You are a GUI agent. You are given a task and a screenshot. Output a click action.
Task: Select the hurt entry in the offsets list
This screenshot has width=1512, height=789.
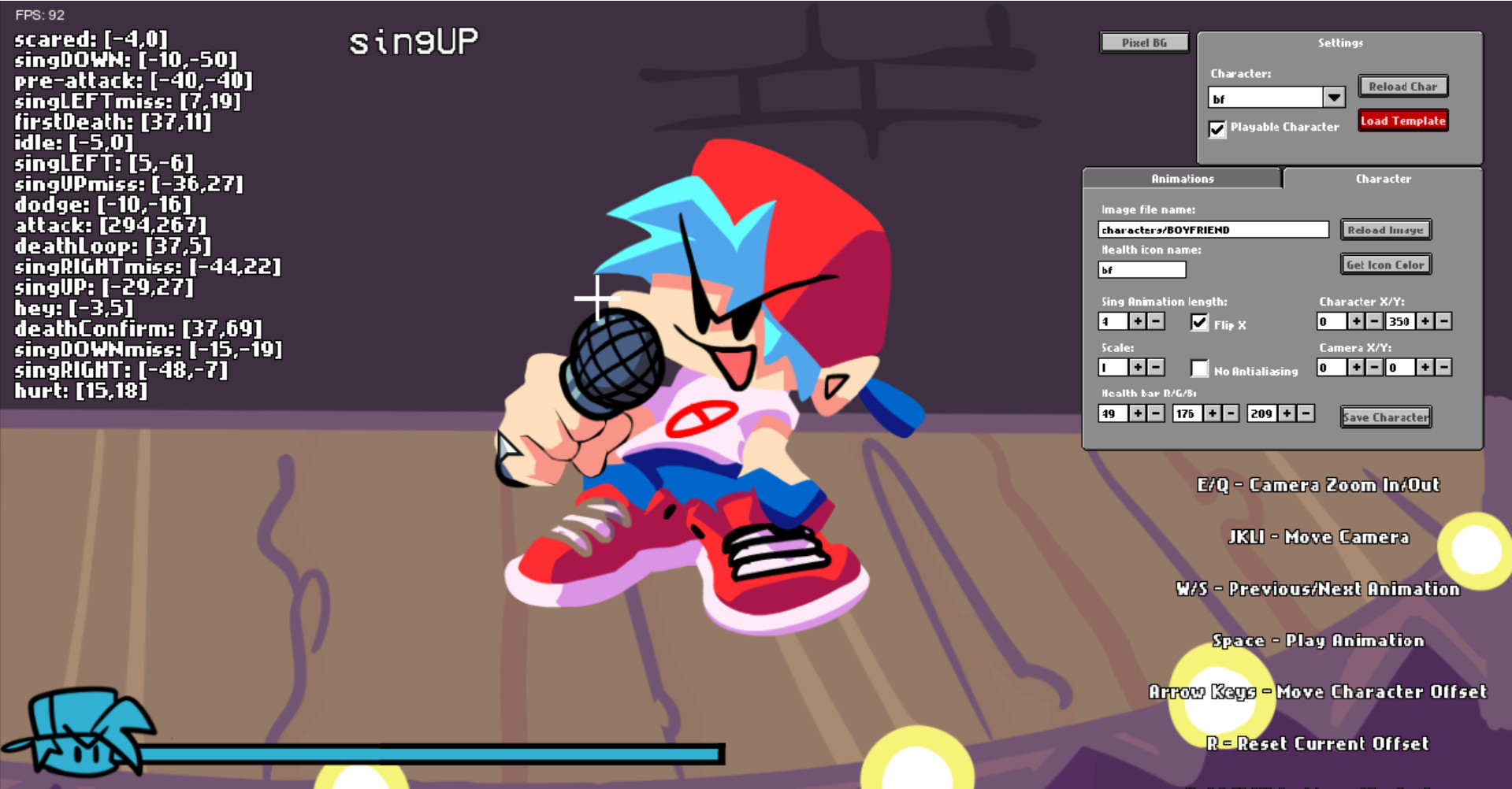pyautogui.click(x=81, y=390)
